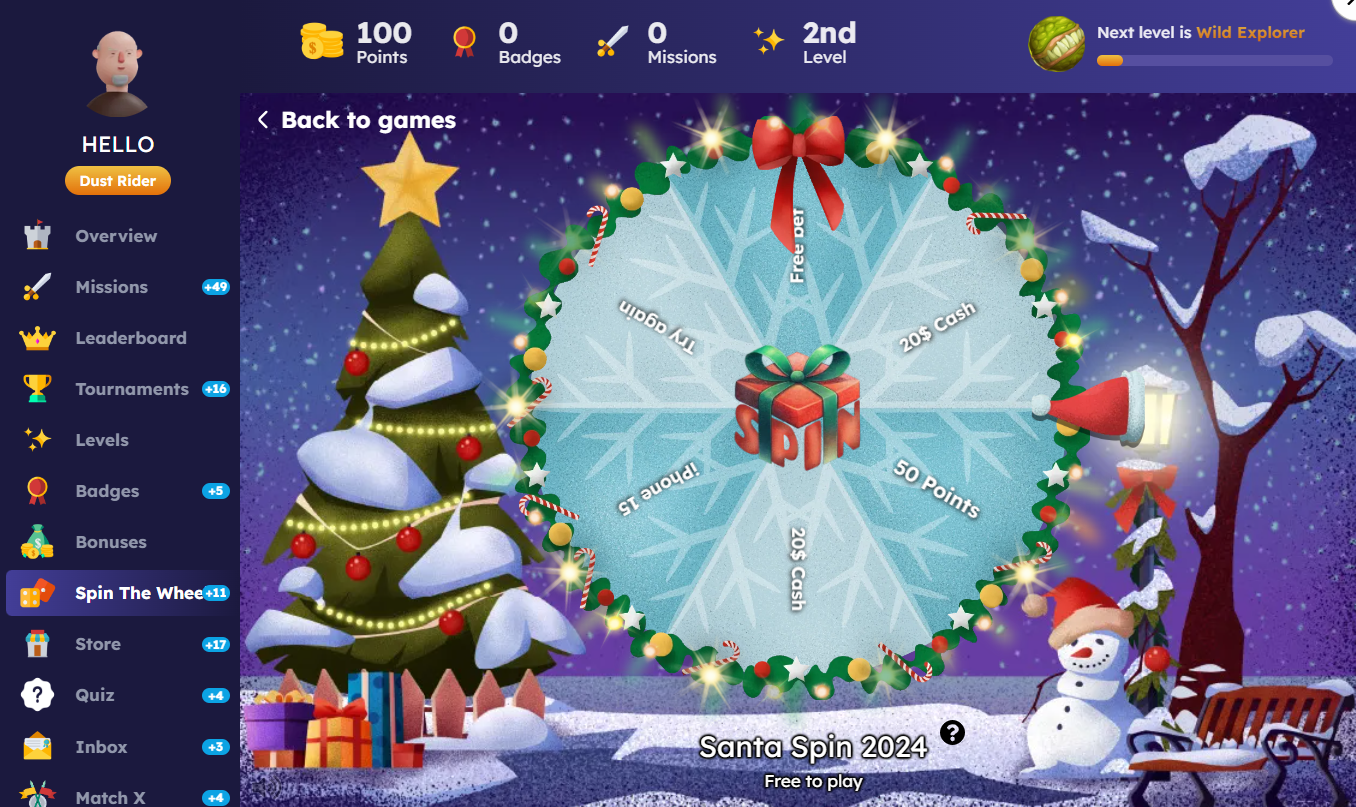Open the Wild Explorer next level icon
This screenshot has height=807, width=1356.
pyautogui.click(x=1057, y=44)
